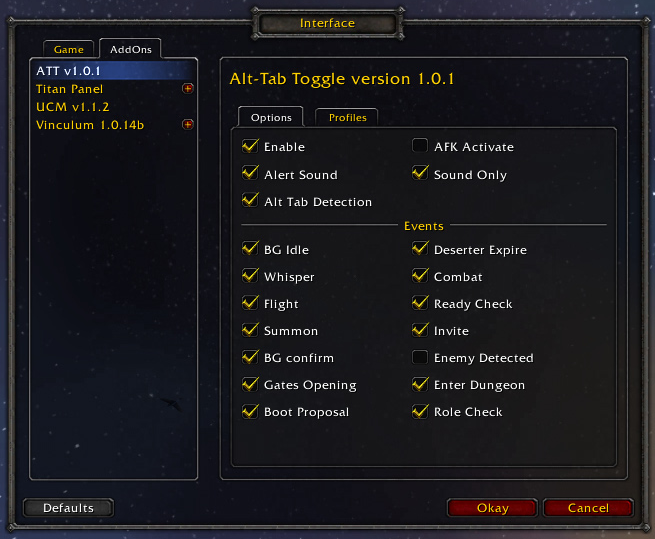
Task: Toggle Alt Tab Detection
Action: pos(249,201)
